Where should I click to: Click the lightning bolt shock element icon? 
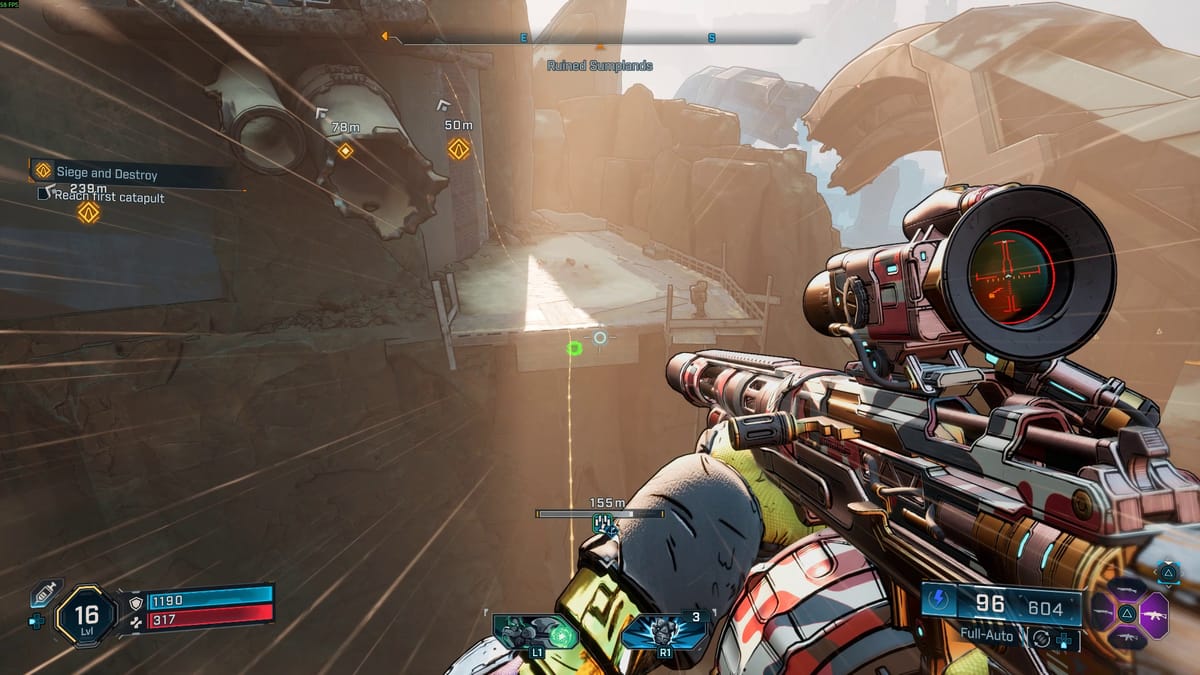point(941,604)
